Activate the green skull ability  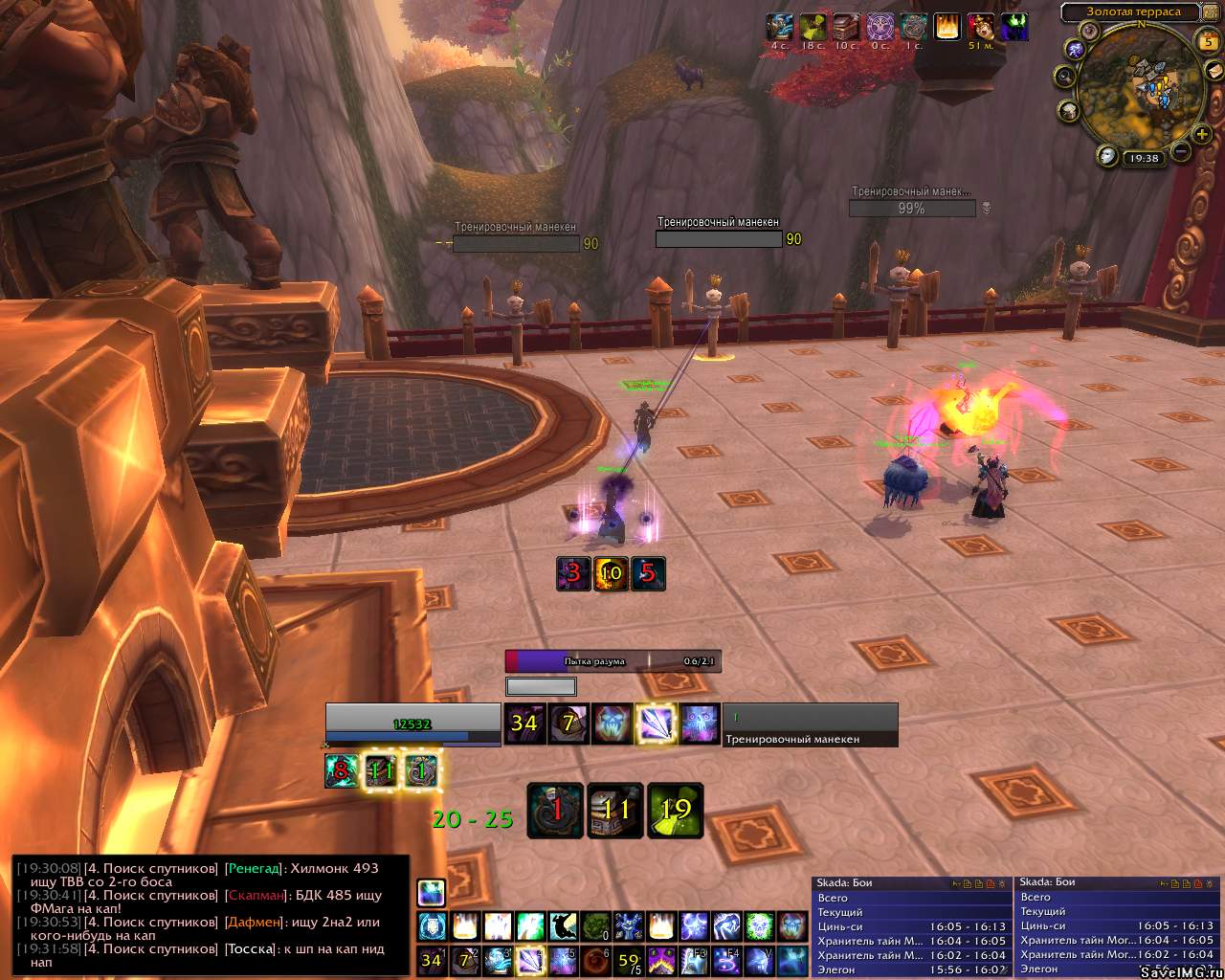759,925
